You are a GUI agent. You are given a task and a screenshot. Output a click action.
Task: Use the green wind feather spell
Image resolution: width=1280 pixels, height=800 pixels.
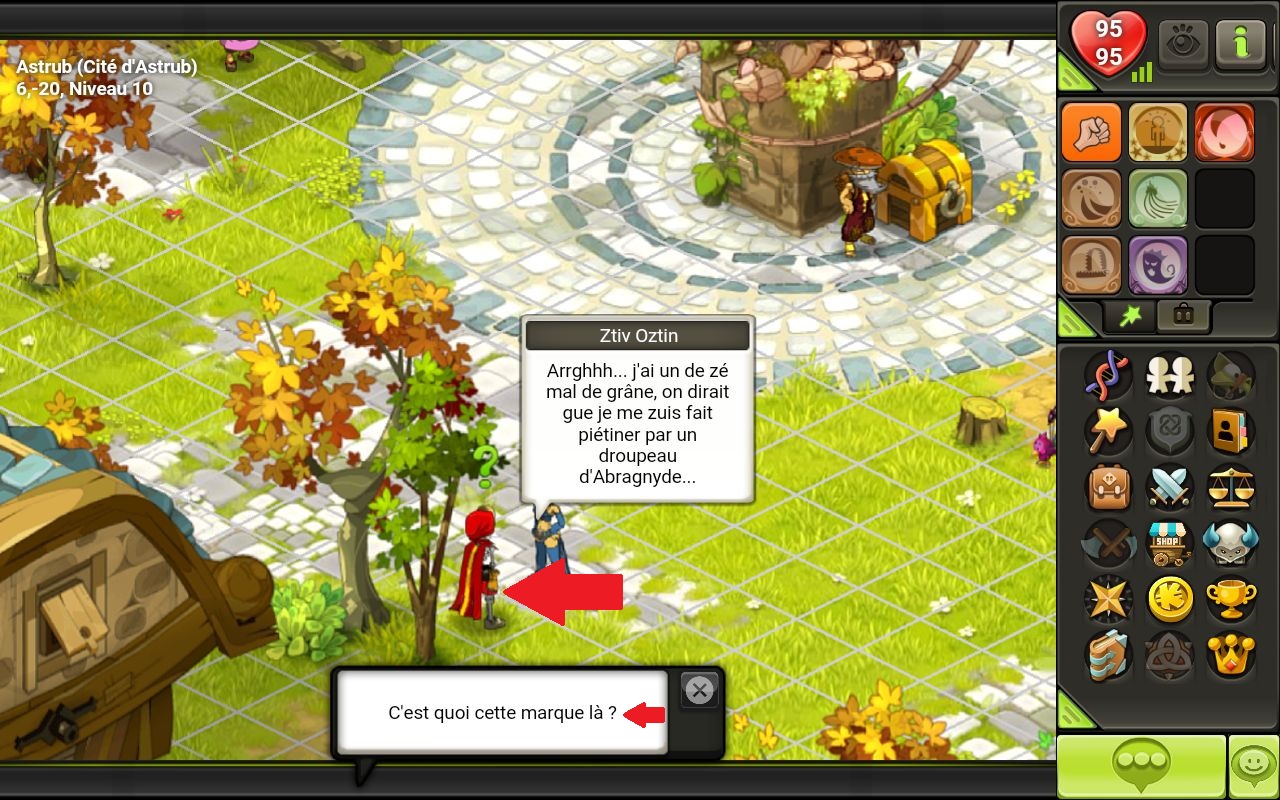pyautogui.click(x=1158, y=198)
